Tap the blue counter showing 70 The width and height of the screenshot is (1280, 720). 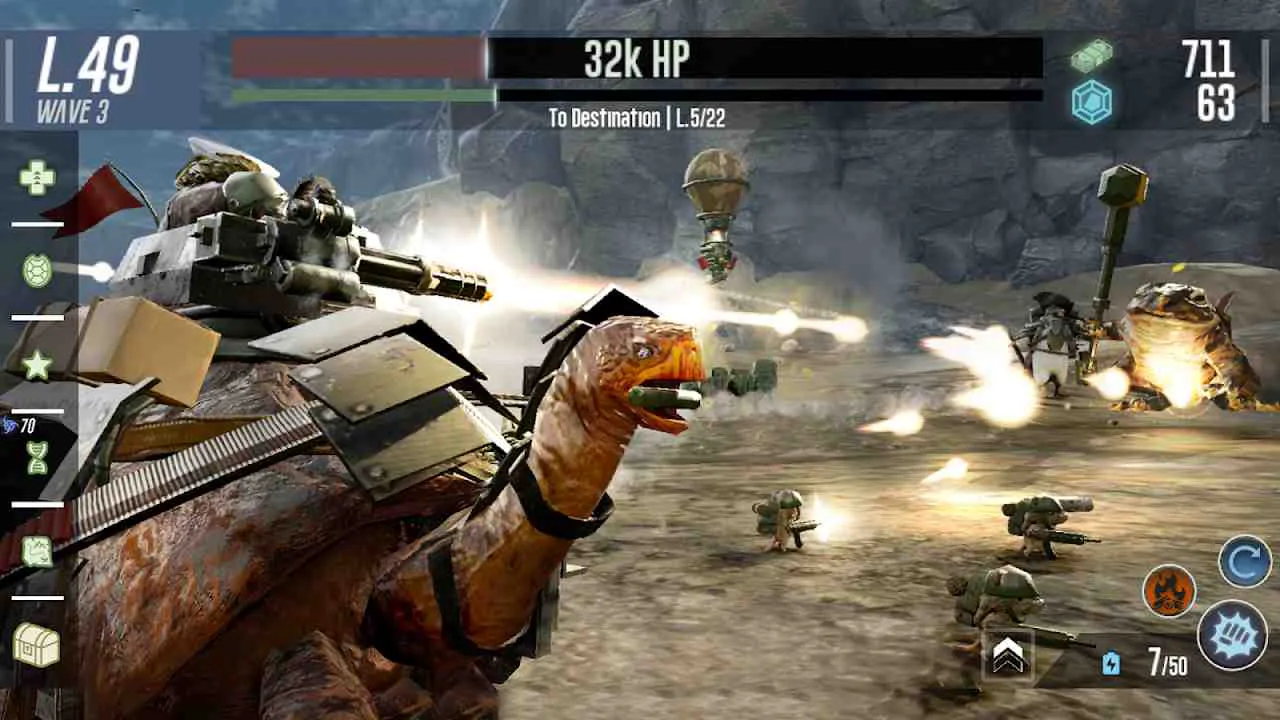tap(27, 425)
